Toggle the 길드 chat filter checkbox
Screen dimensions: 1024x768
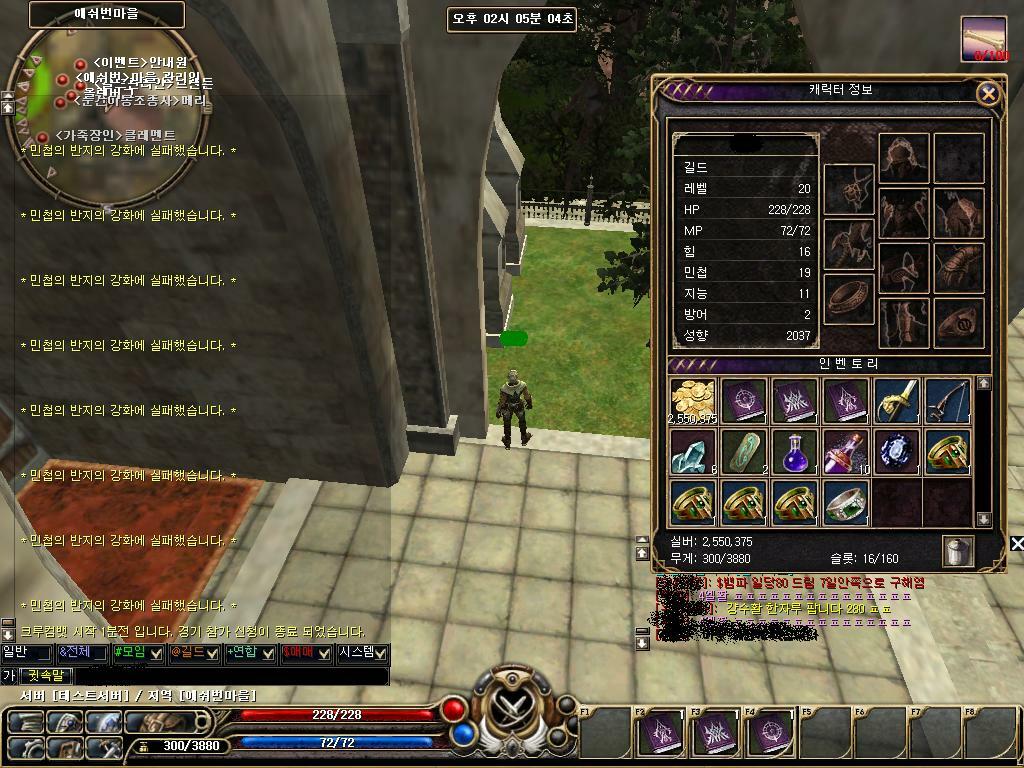[x=212, y=653]
